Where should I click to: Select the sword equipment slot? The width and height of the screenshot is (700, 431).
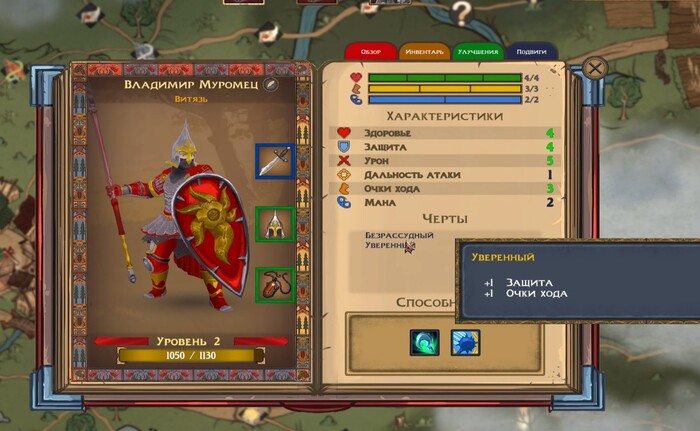tap(273, 161)
